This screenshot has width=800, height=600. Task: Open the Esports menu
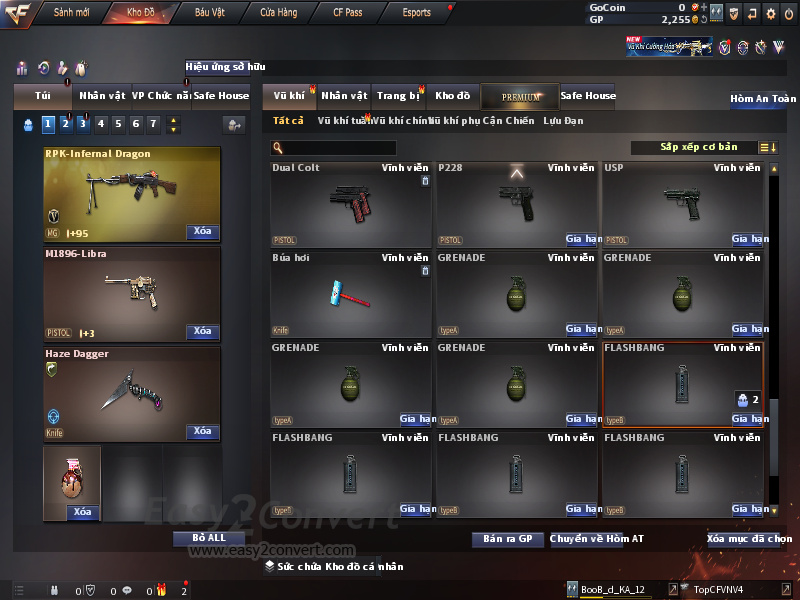pos(416,13)
